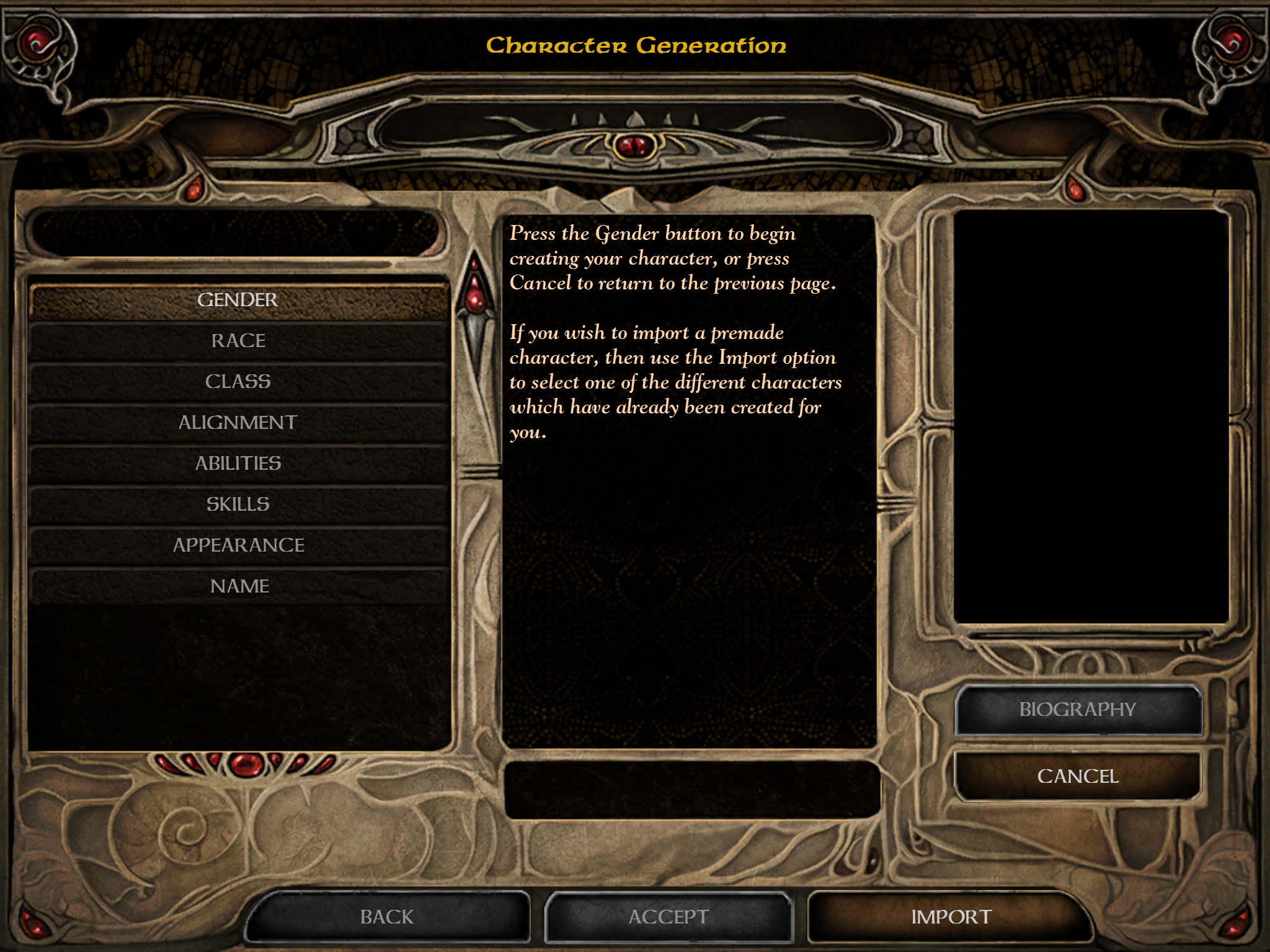Select the Gender step button
The image size is (1270, 952).
click(238, 300)
